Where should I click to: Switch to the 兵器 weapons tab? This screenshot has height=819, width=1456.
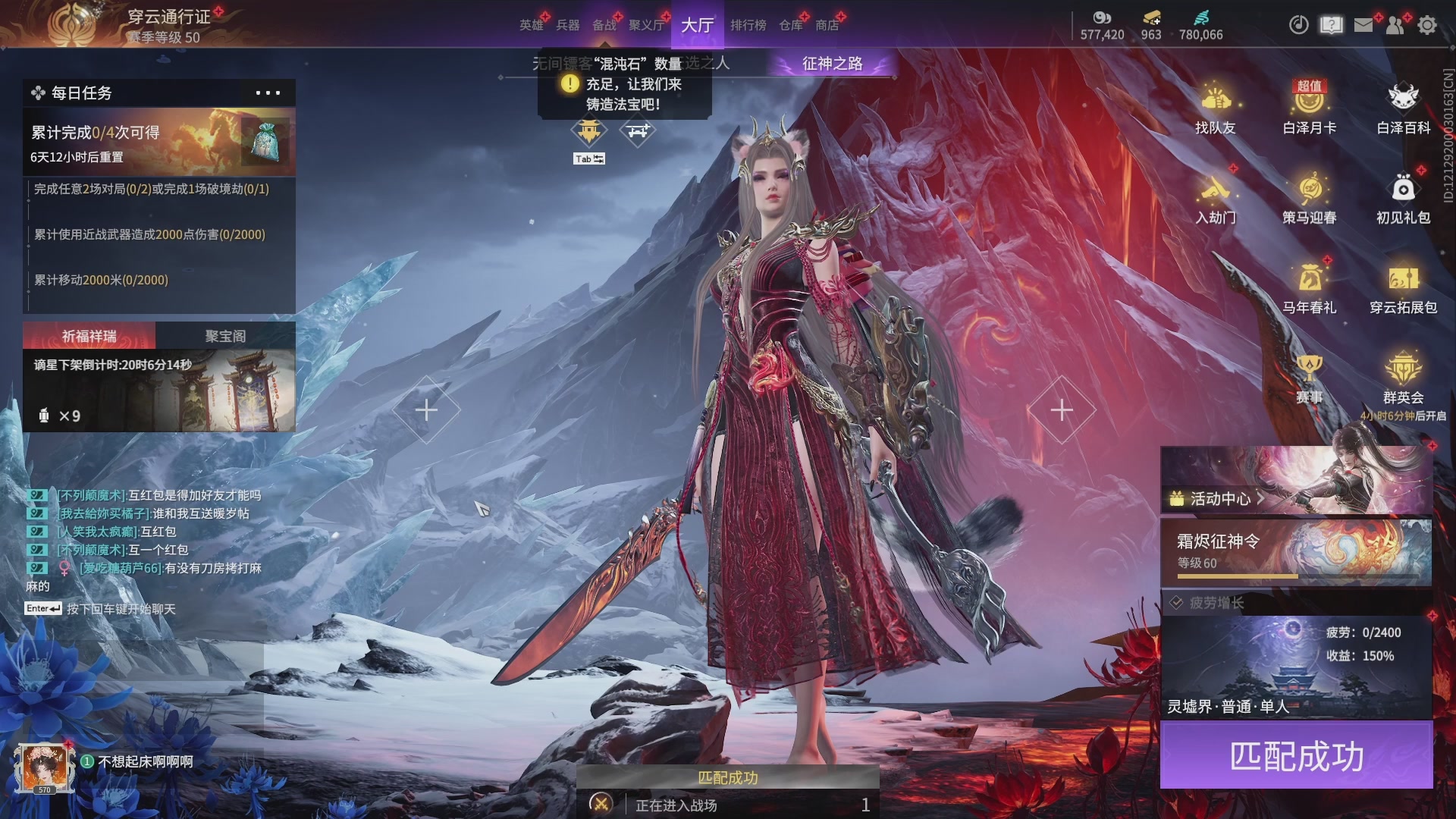pyautogui.click(x=567, y=25)
